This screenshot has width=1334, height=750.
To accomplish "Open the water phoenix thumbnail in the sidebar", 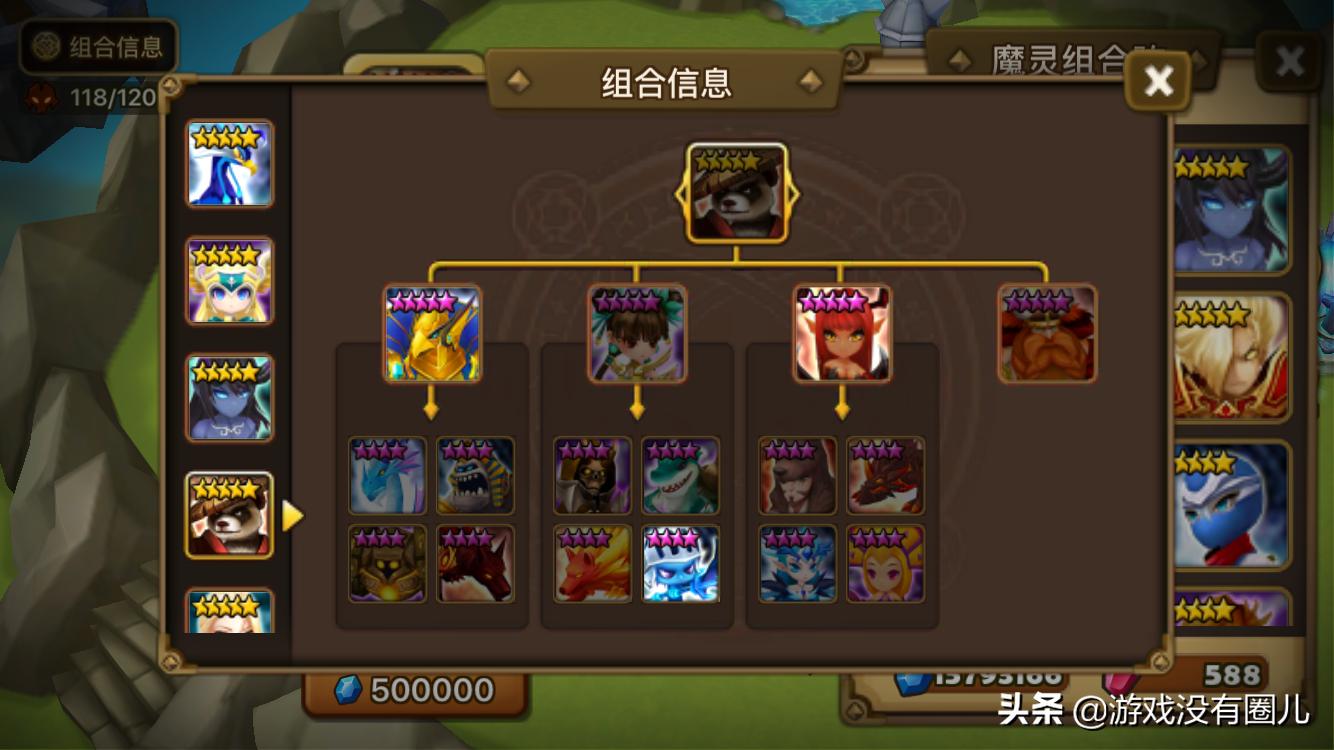I will click(x=230, y=163).
